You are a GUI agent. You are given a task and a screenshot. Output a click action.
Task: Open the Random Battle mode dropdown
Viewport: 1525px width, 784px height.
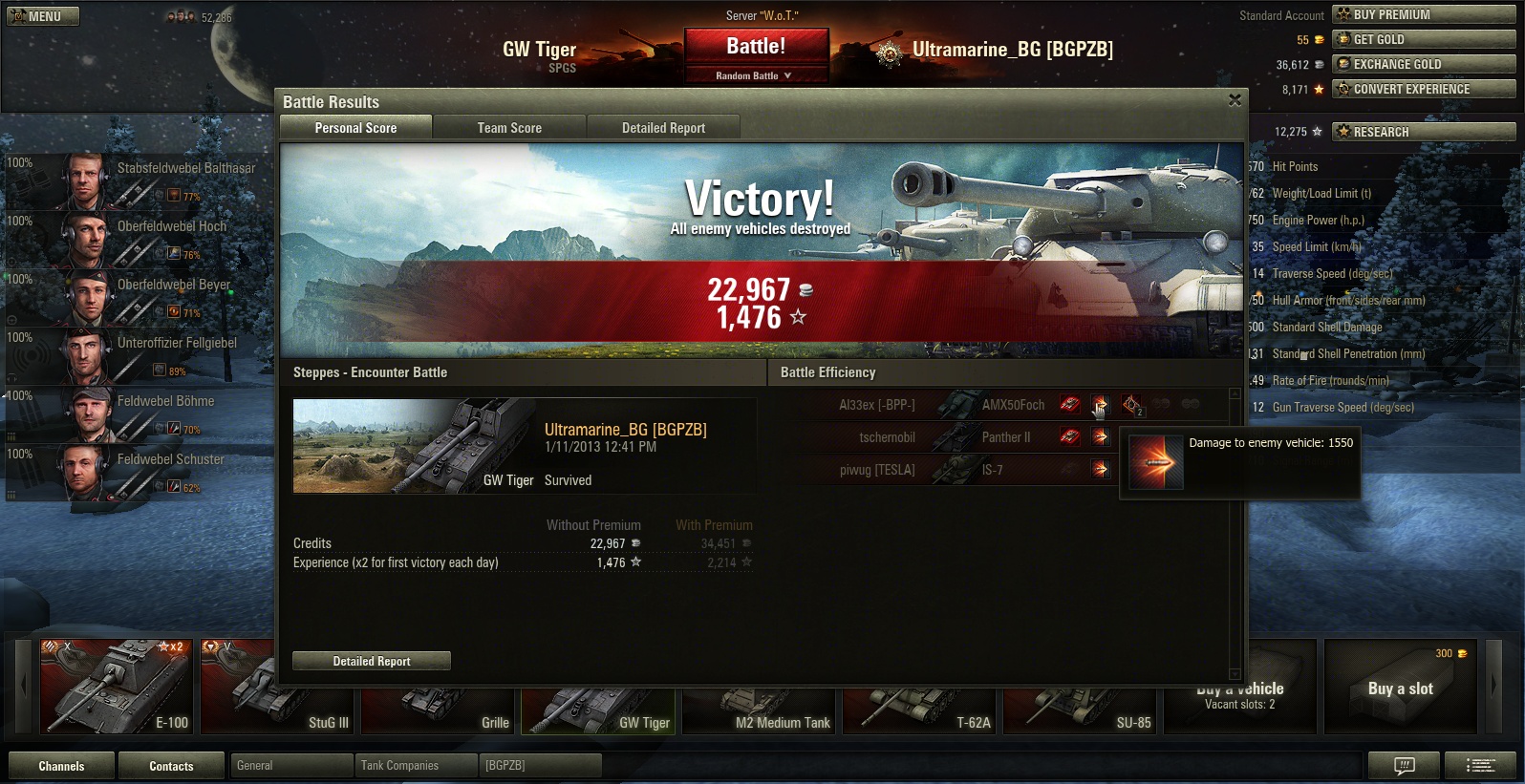tap(755, 75)
